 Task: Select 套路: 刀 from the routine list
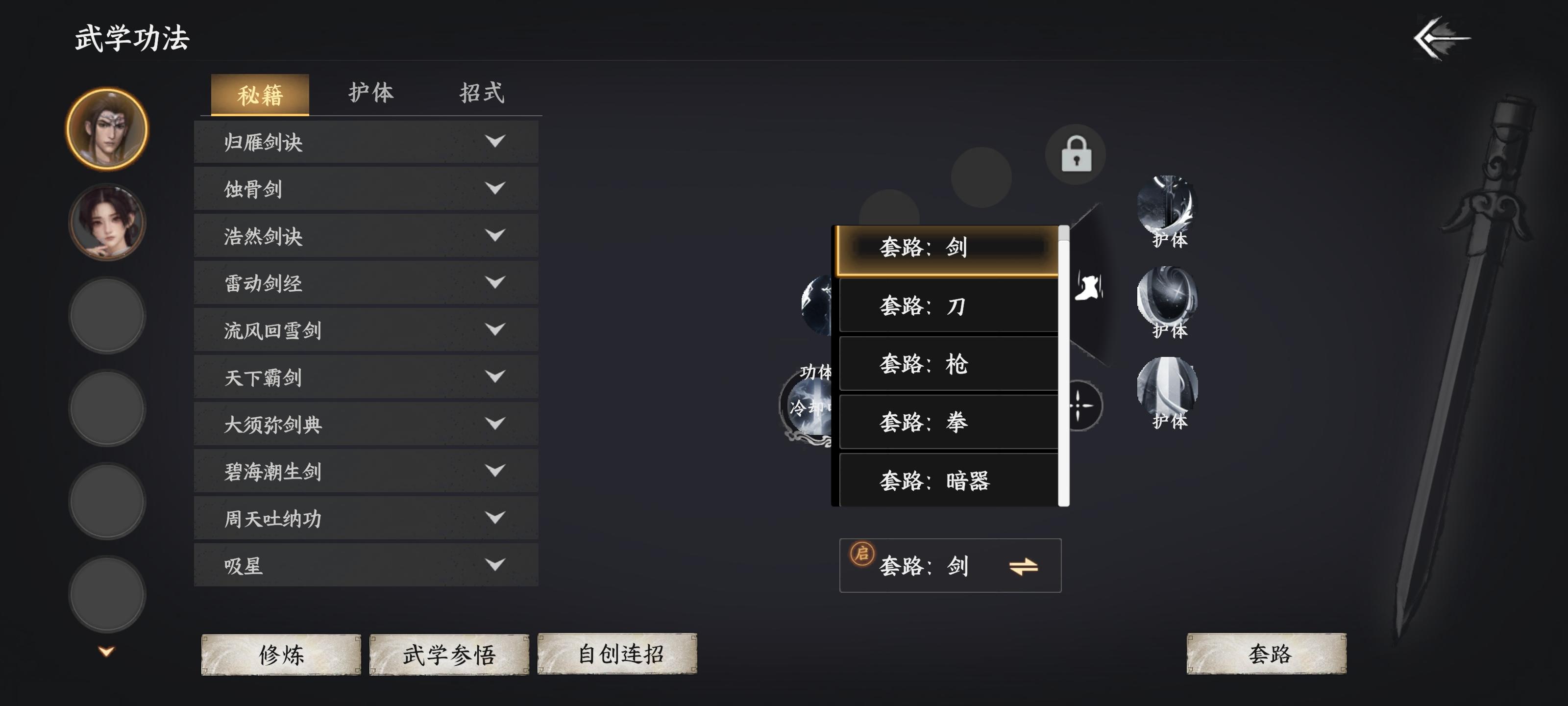coord(948,305)
